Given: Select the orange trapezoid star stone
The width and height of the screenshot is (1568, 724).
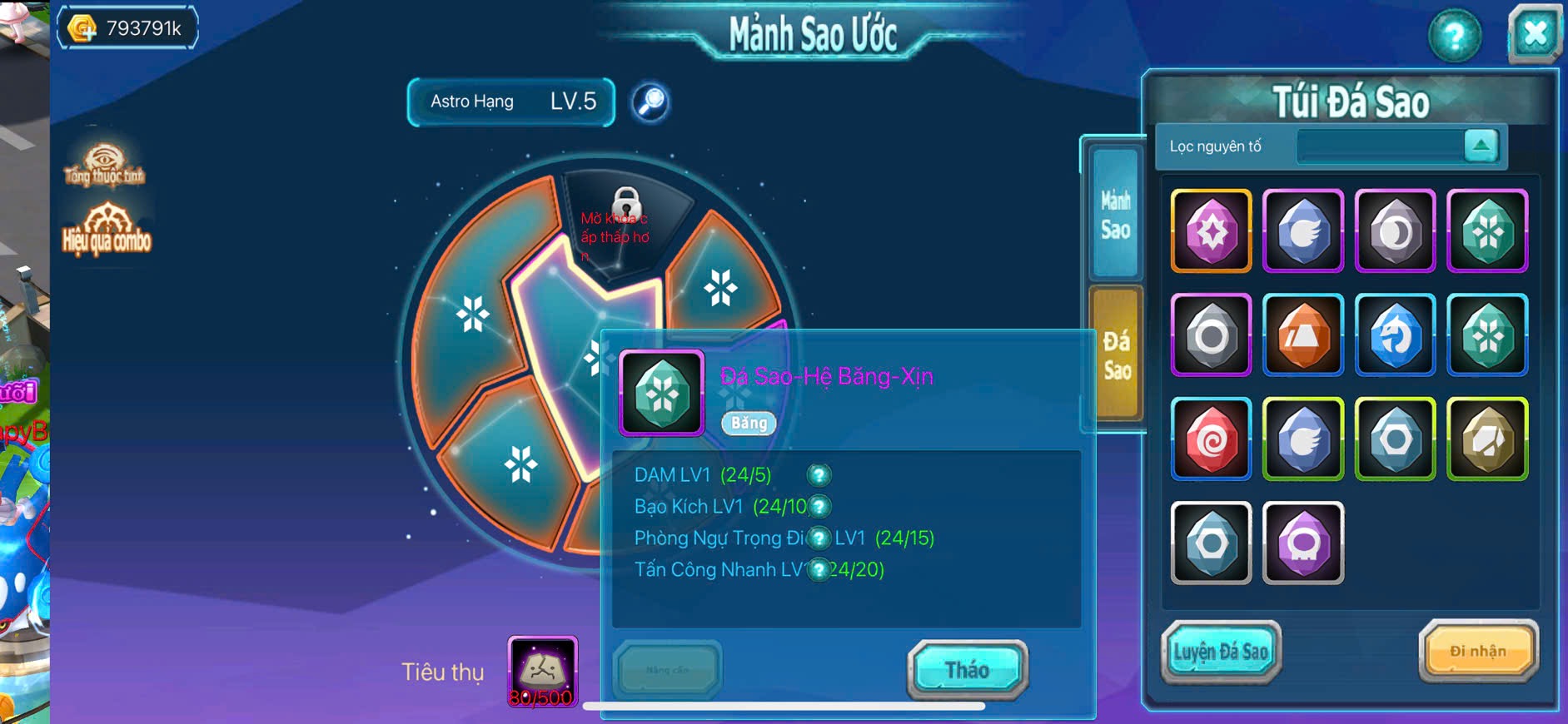Looking at the screenshot, I should tap(1303, 335).
